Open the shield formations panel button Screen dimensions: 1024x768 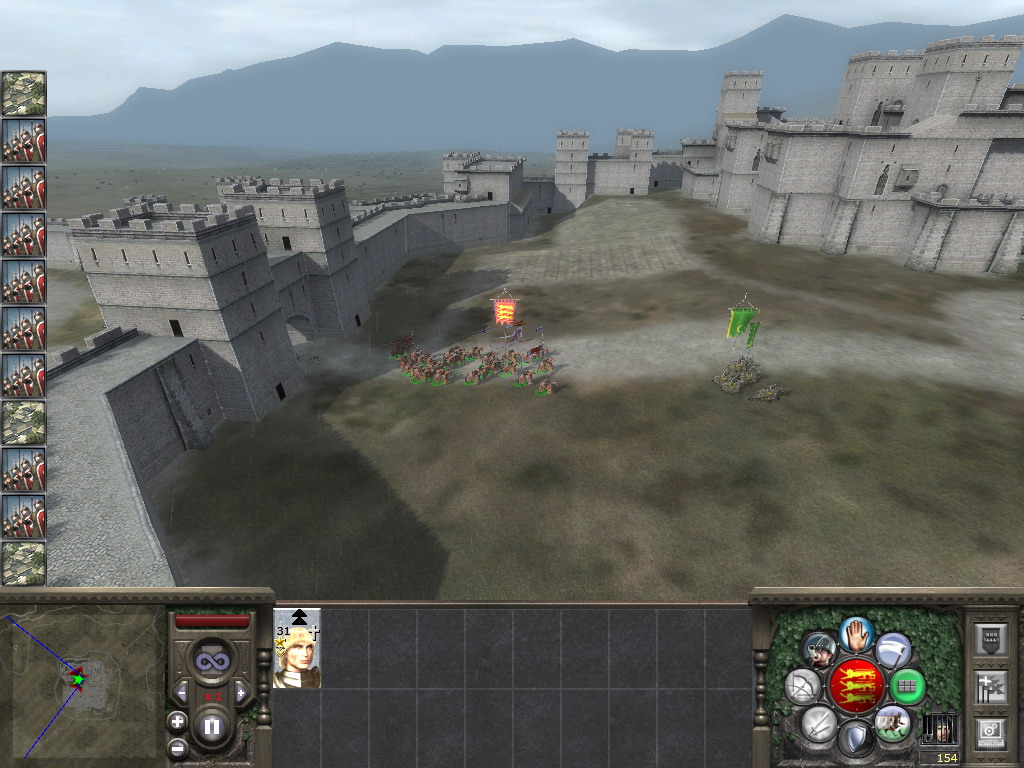990,639
